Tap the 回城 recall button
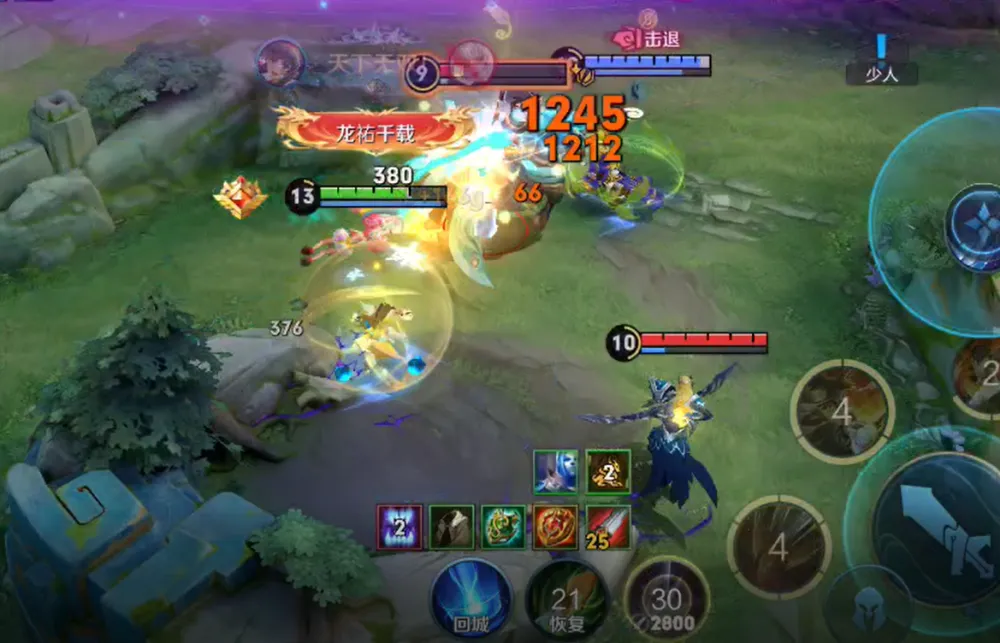 pyautogui.click(x=471, y=600)
